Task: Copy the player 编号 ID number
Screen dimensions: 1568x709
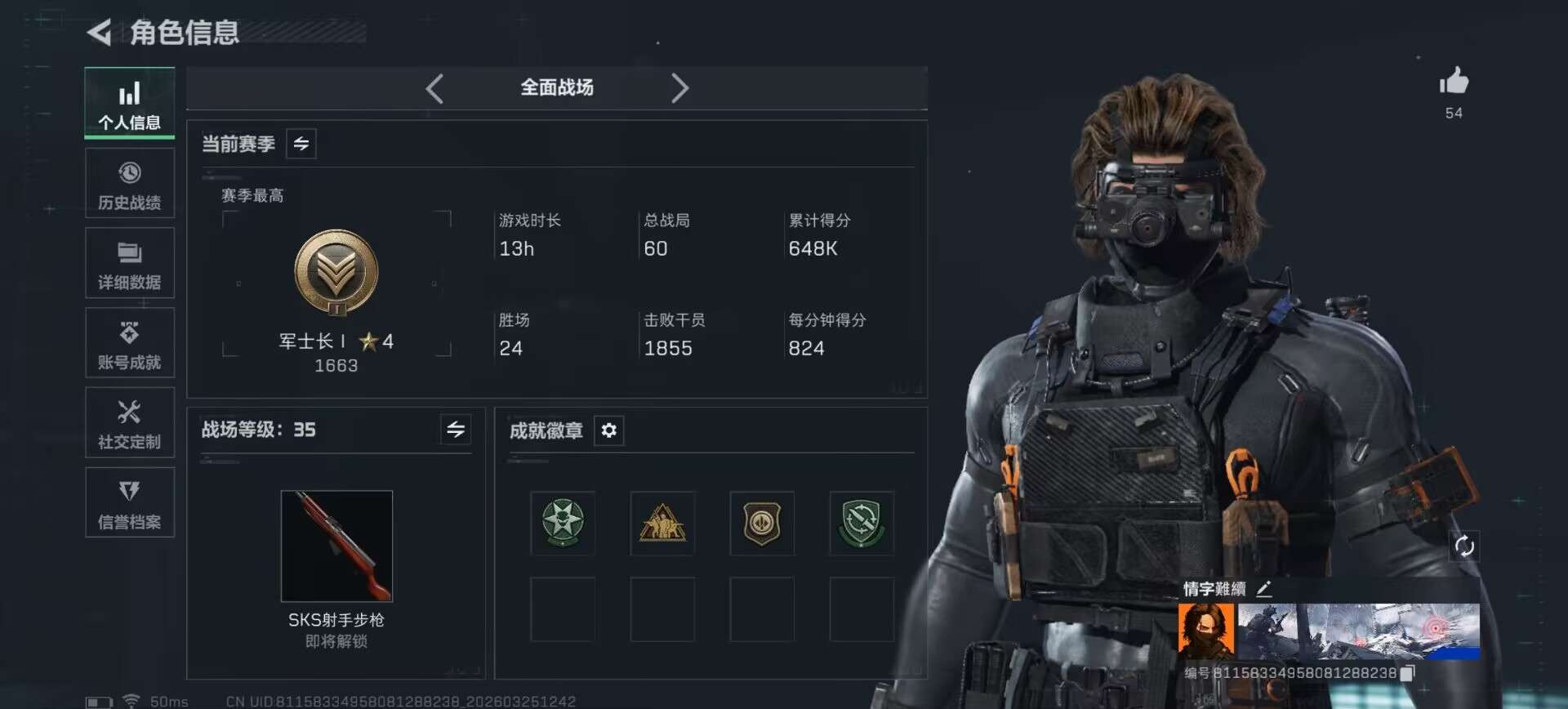Action: (x=1407, y=673)
